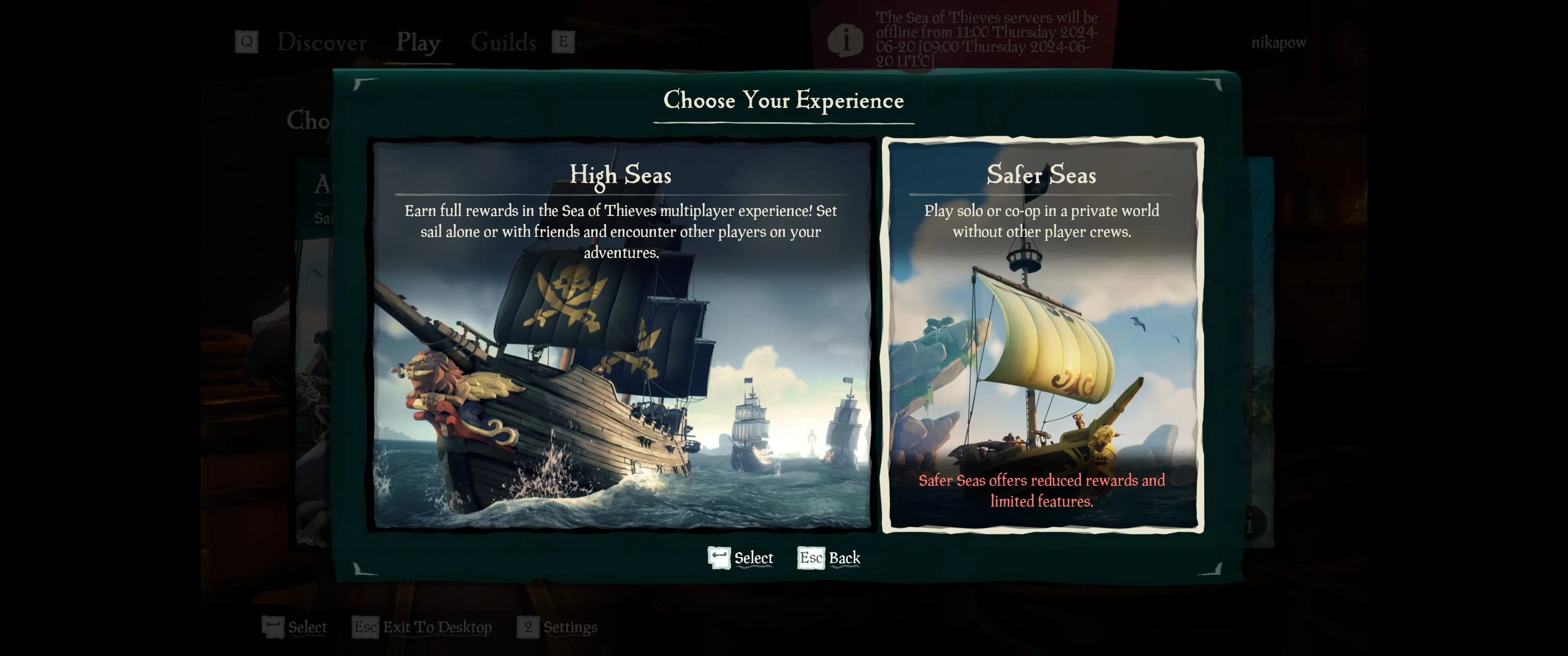Click the Enter key icon in the bottom-left bar

[273, 627]
